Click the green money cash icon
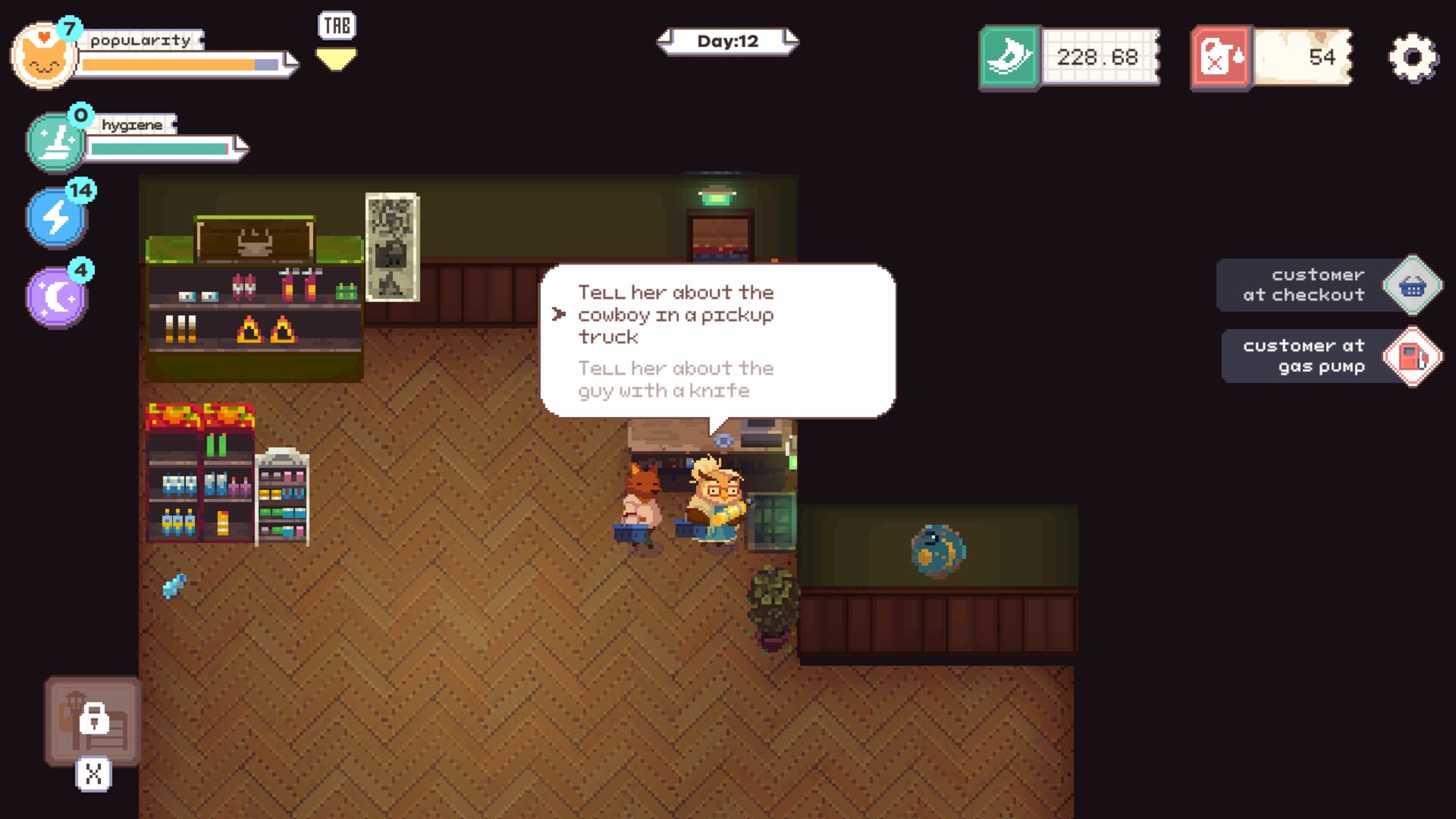This screenshot has height=819, width=1456. [x=1009, y=58]
